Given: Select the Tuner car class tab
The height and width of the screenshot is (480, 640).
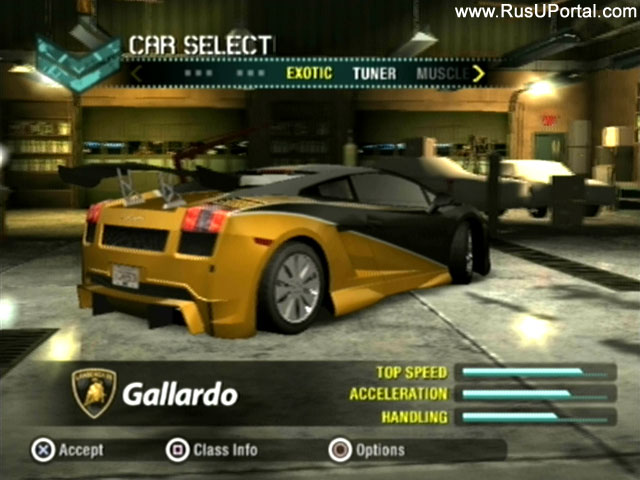Looking at the screenshot, I should [x=374, y=73].
